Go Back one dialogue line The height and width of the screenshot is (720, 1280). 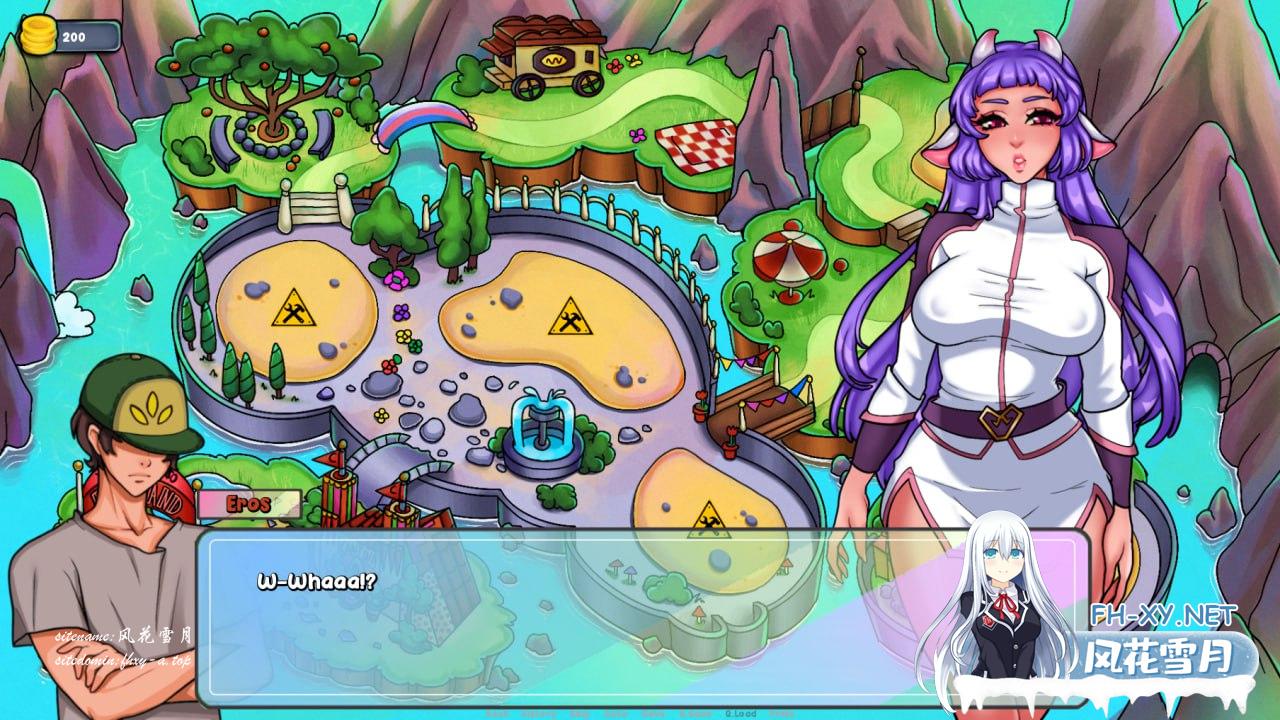[497, 714]
